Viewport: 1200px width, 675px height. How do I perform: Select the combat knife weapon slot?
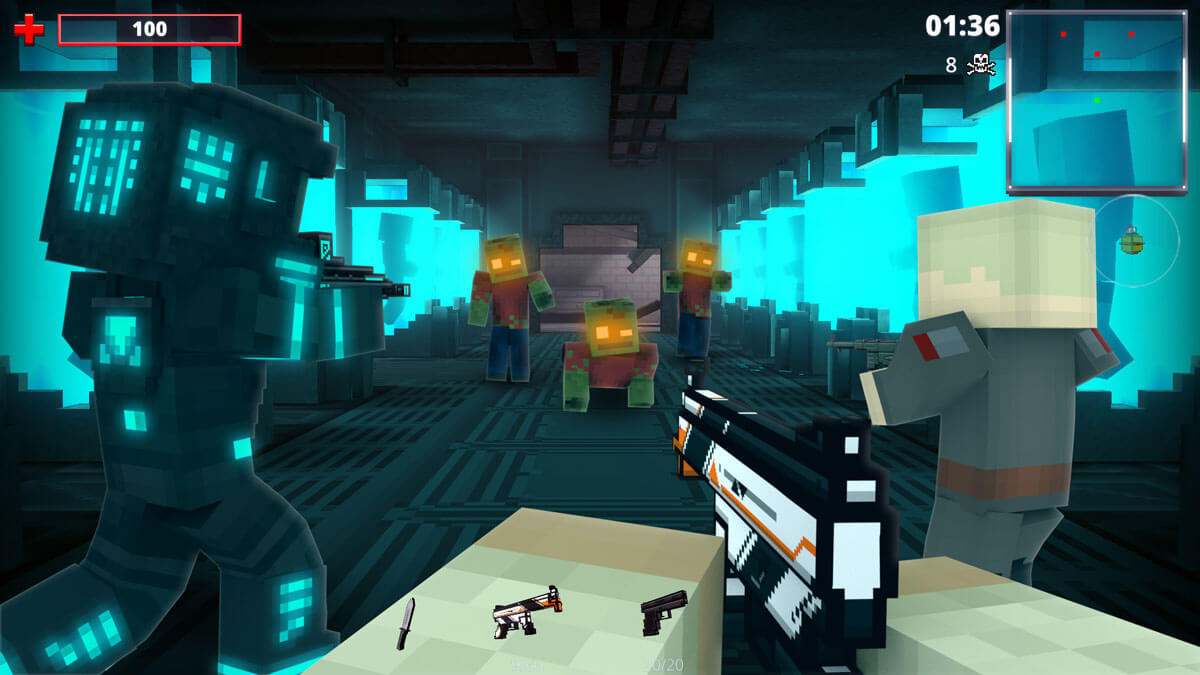click(x=405, y=622)
